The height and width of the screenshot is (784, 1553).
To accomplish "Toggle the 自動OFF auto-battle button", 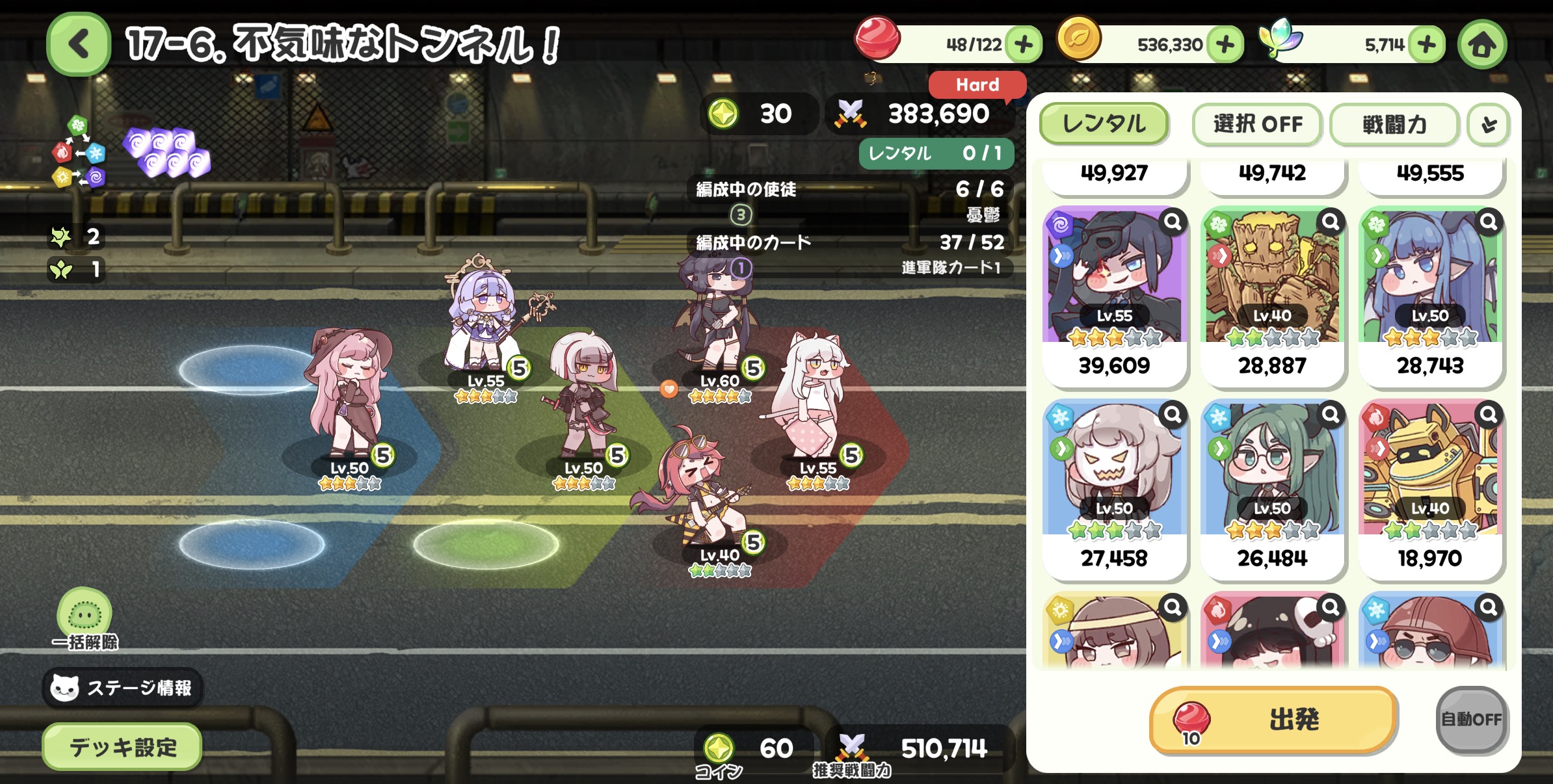I will tap(1471, 719).
